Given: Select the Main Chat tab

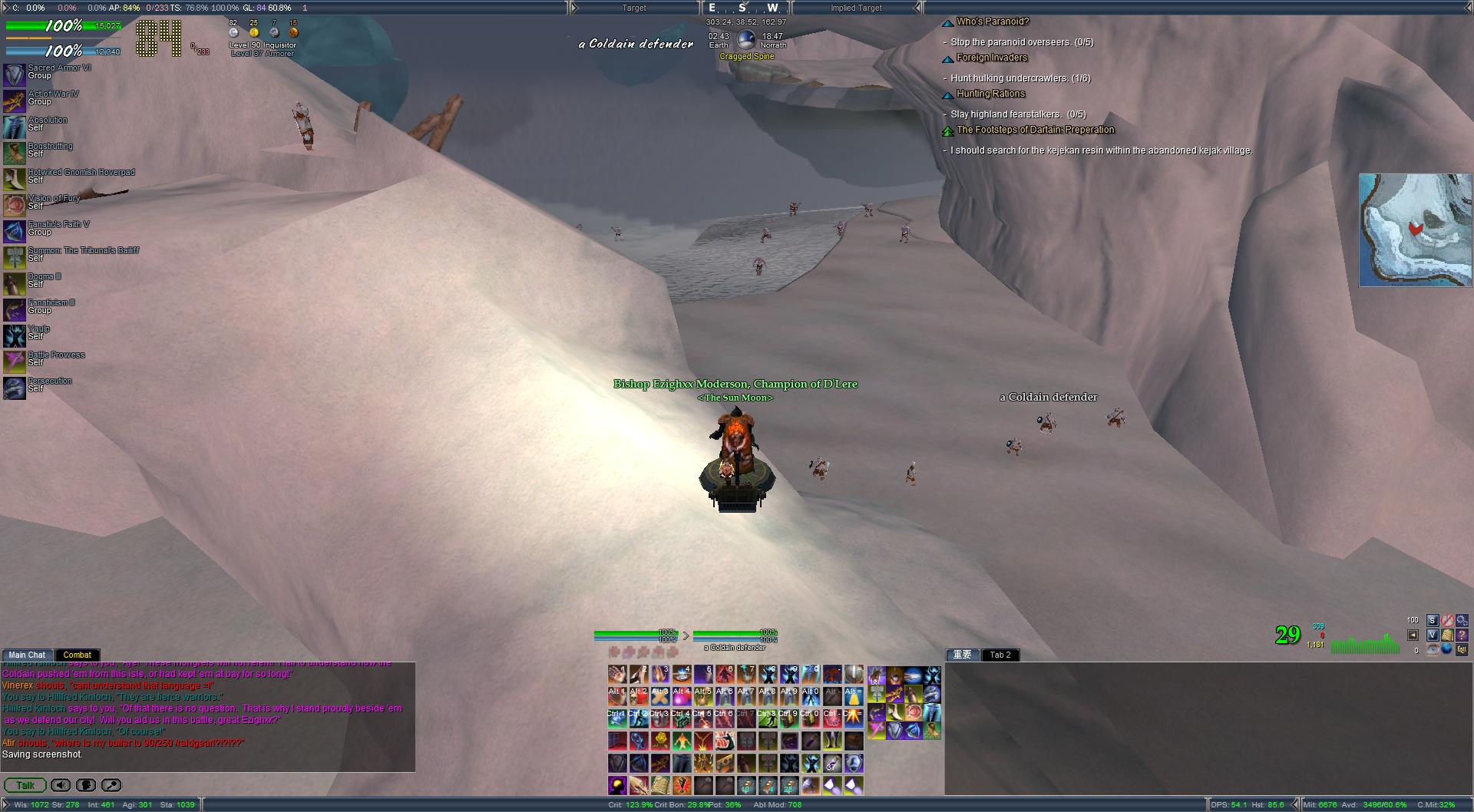Looking at the screenshot, I should pyautogui.click(x=27, y=655).
